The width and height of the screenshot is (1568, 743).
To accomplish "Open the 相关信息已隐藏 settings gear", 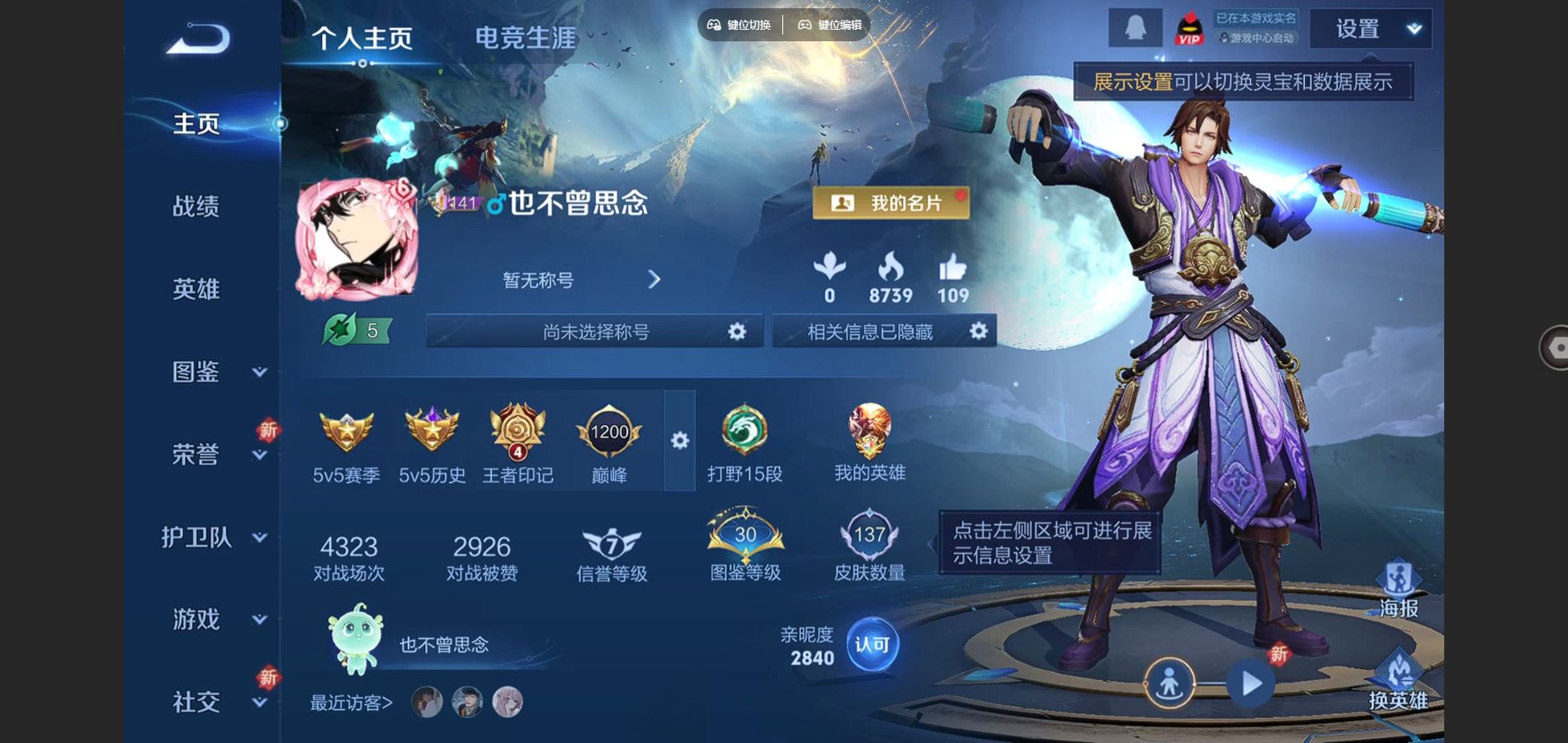I will [x=978, y=332].
